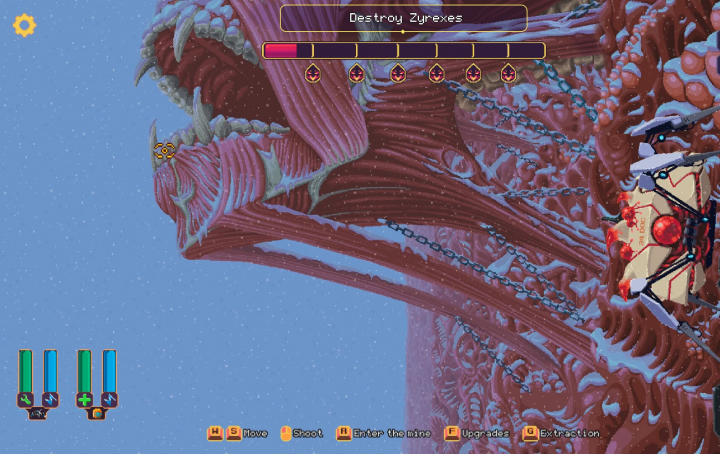Select the Destroy Zyrexes objective banner
720x454 pixels.
coord(403,18)
